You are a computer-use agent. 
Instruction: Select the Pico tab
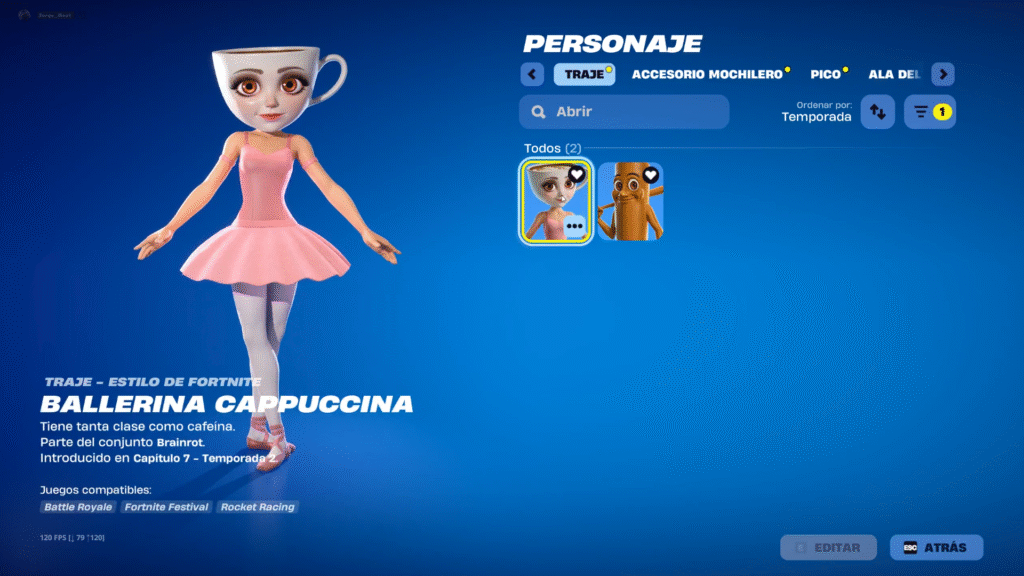(826, 75)
